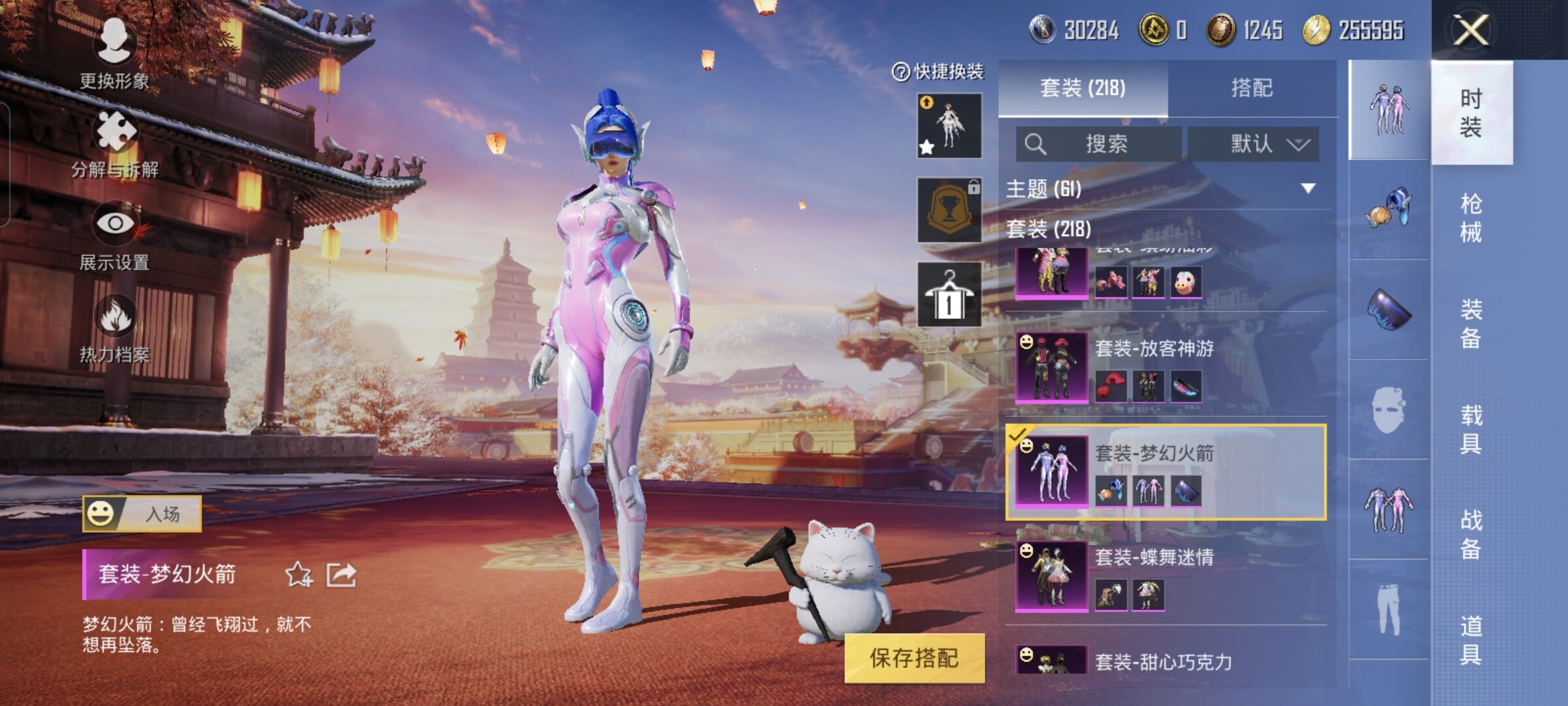
Task: Switch to the 搭配 tab
Action: coord(1252,88)
